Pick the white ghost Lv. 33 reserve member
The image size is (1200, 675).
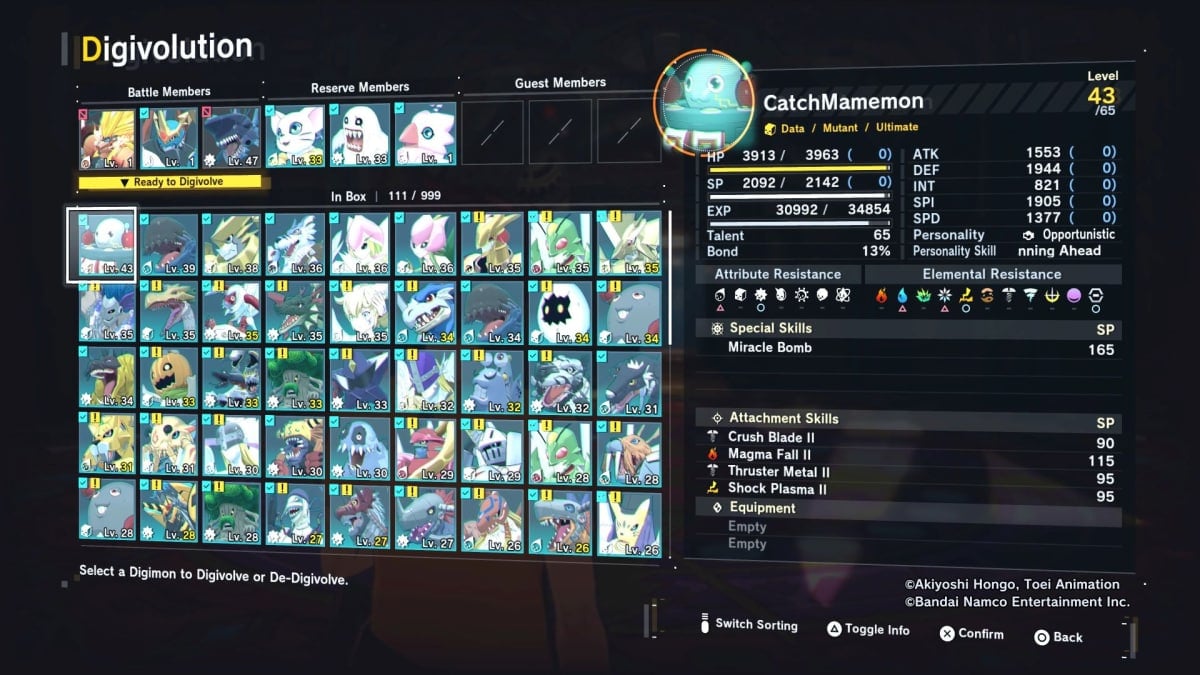coord(360,135)
